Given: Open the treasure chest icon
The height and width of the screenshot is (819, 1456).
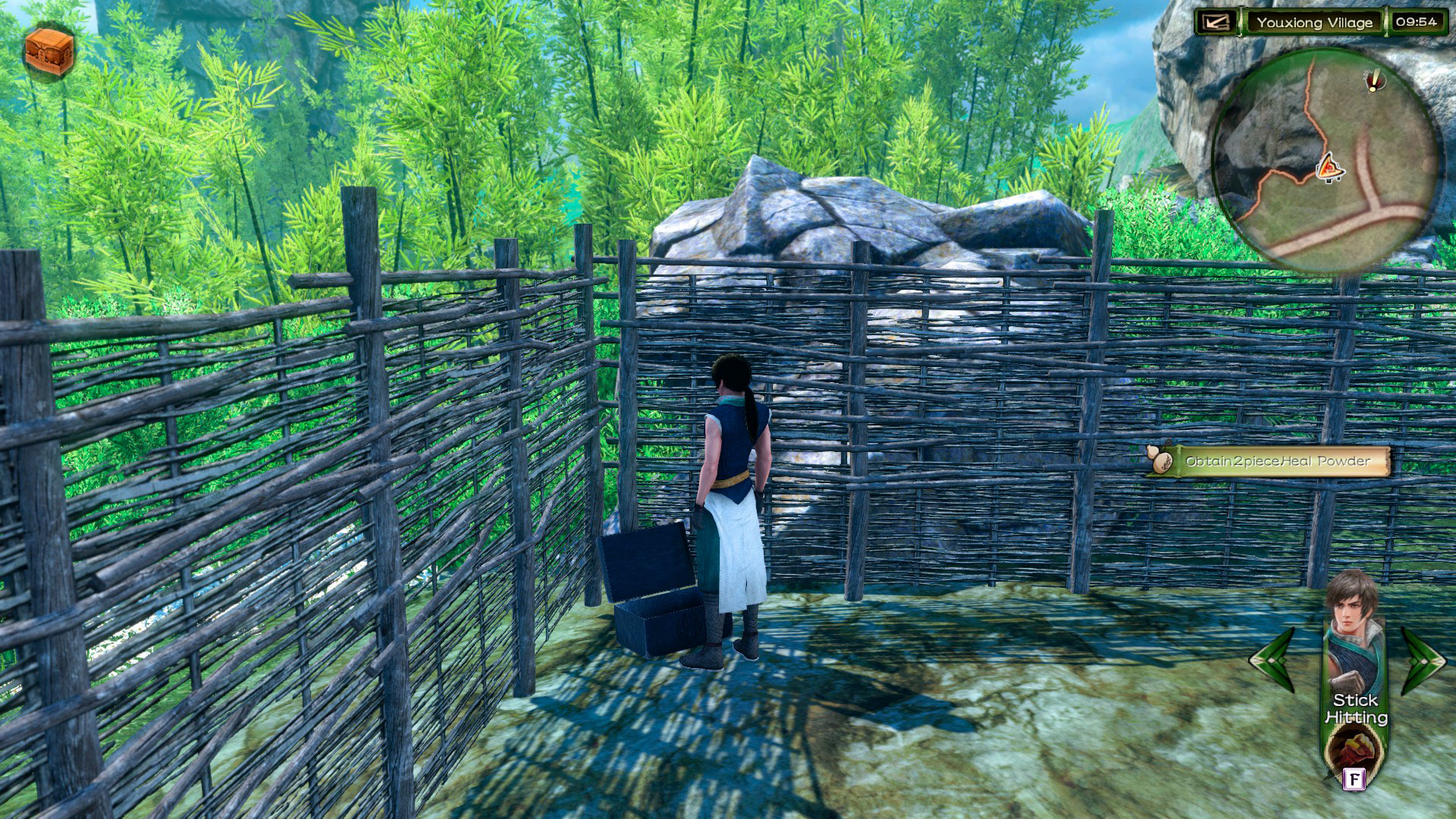Looking at the screenshot, I should click(x=49, y=51).
